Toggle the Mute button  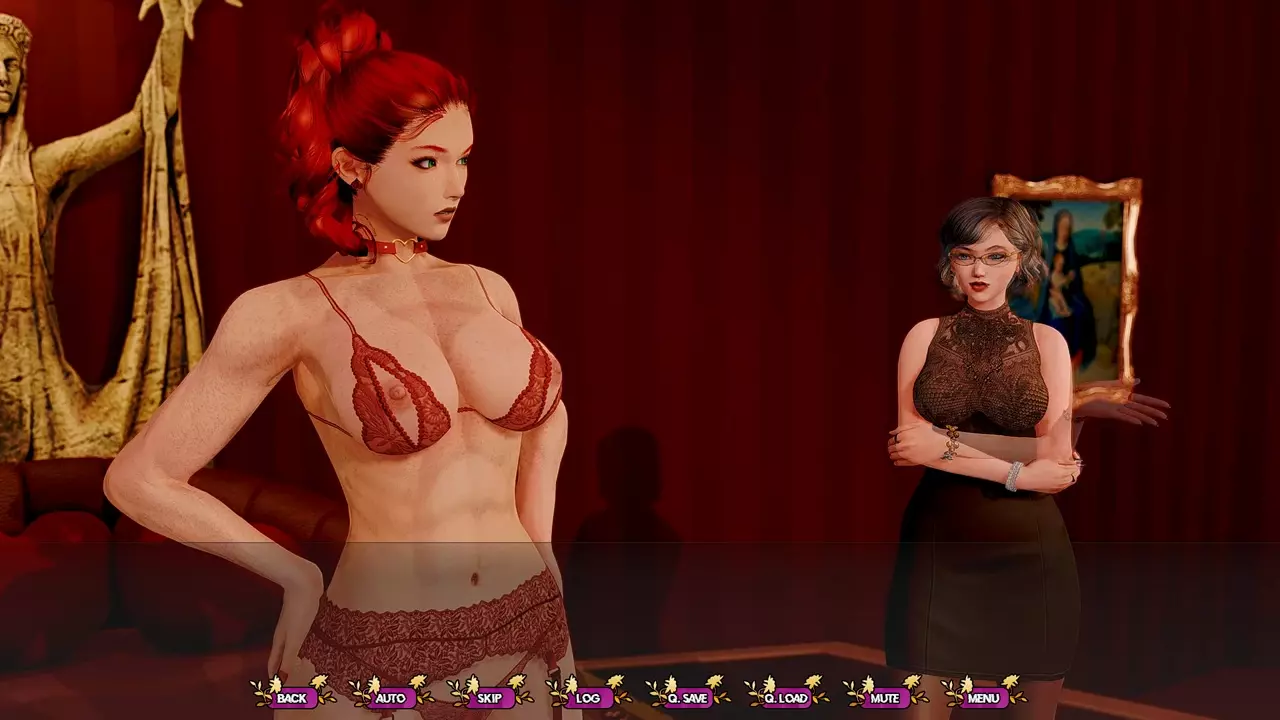point(885,697)
